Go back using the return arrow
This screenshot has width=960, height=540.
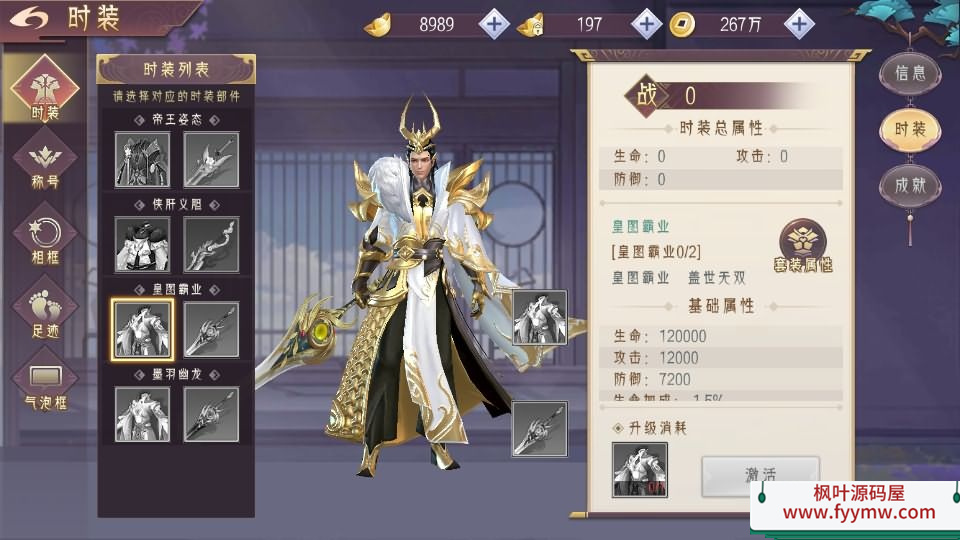click(32, 18)
